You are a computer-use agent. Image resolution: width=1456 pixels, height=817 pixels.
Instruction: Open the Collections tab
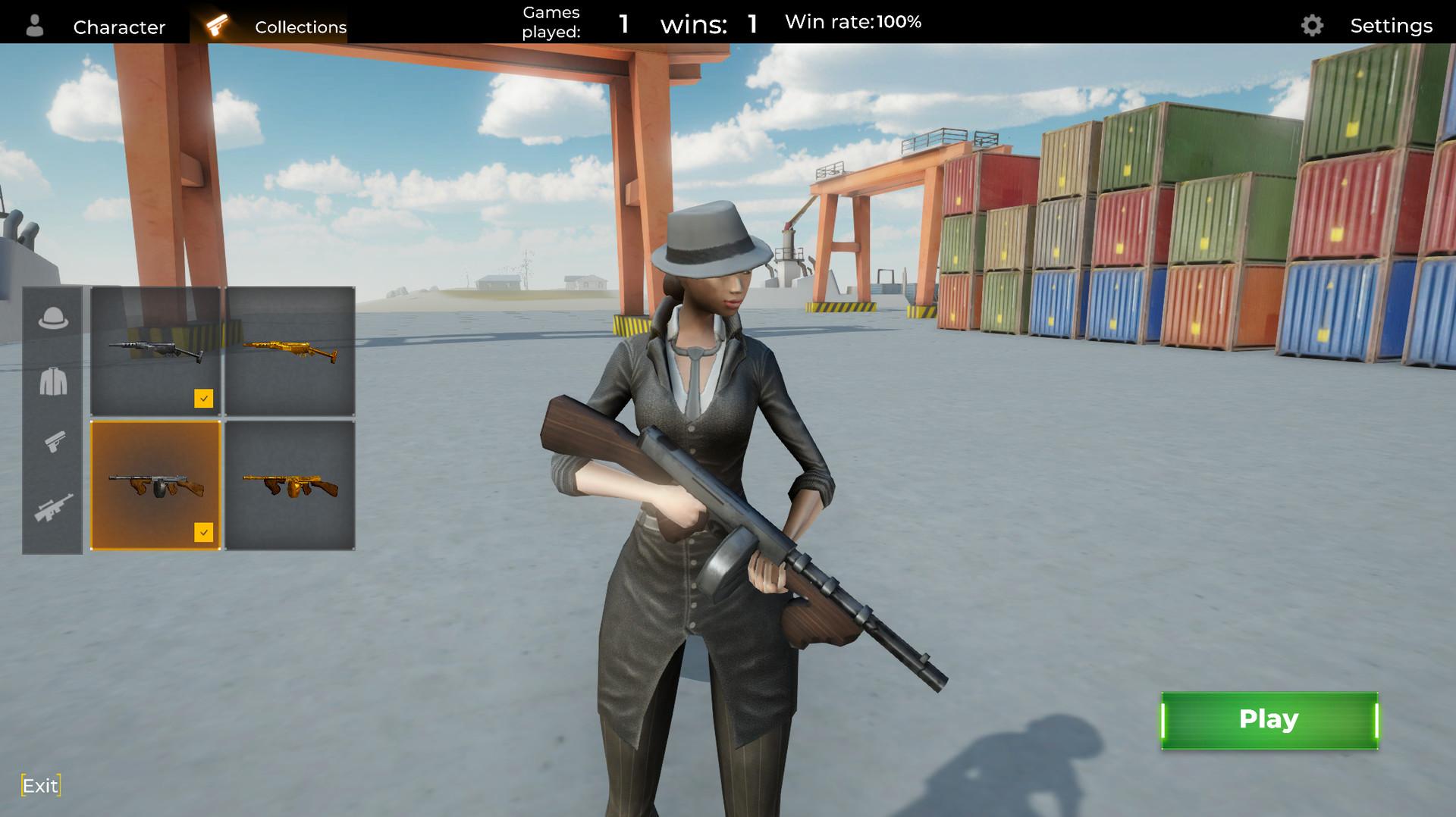click(300, 27)
